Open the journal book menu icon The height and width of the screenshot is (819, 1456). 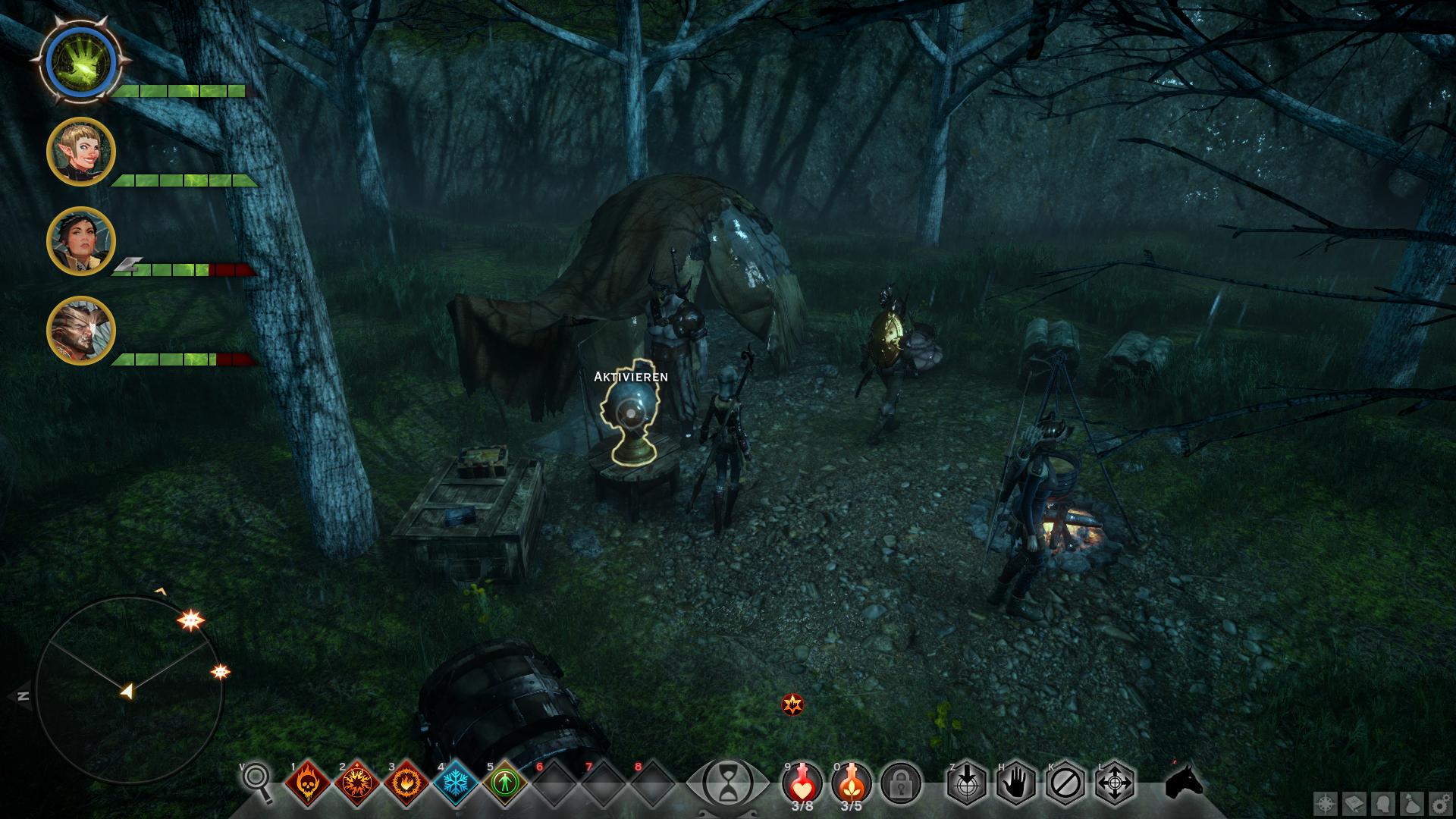pyautogui.click(x=1354, y=804)
